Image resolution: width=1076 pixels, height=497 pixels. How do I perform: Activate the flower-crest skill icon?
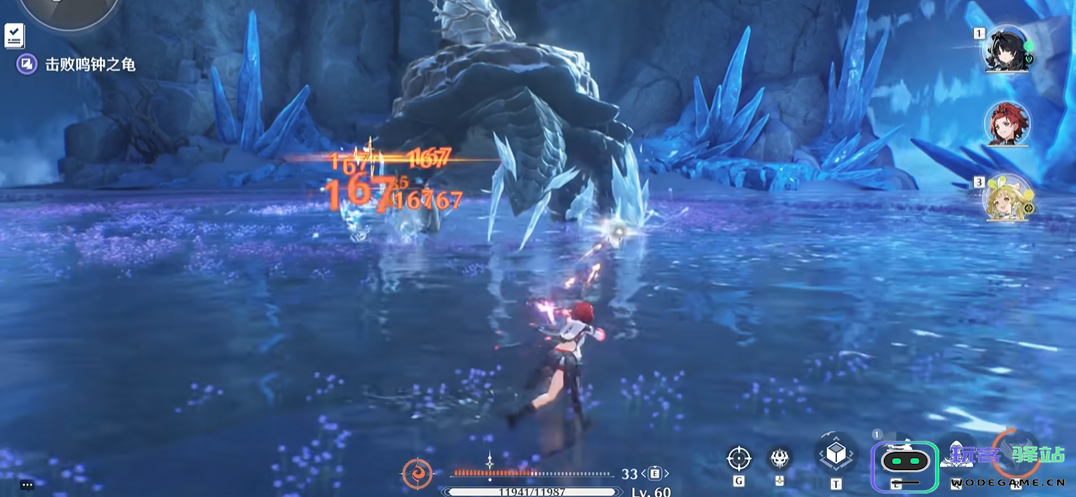[x=780, y=459]
